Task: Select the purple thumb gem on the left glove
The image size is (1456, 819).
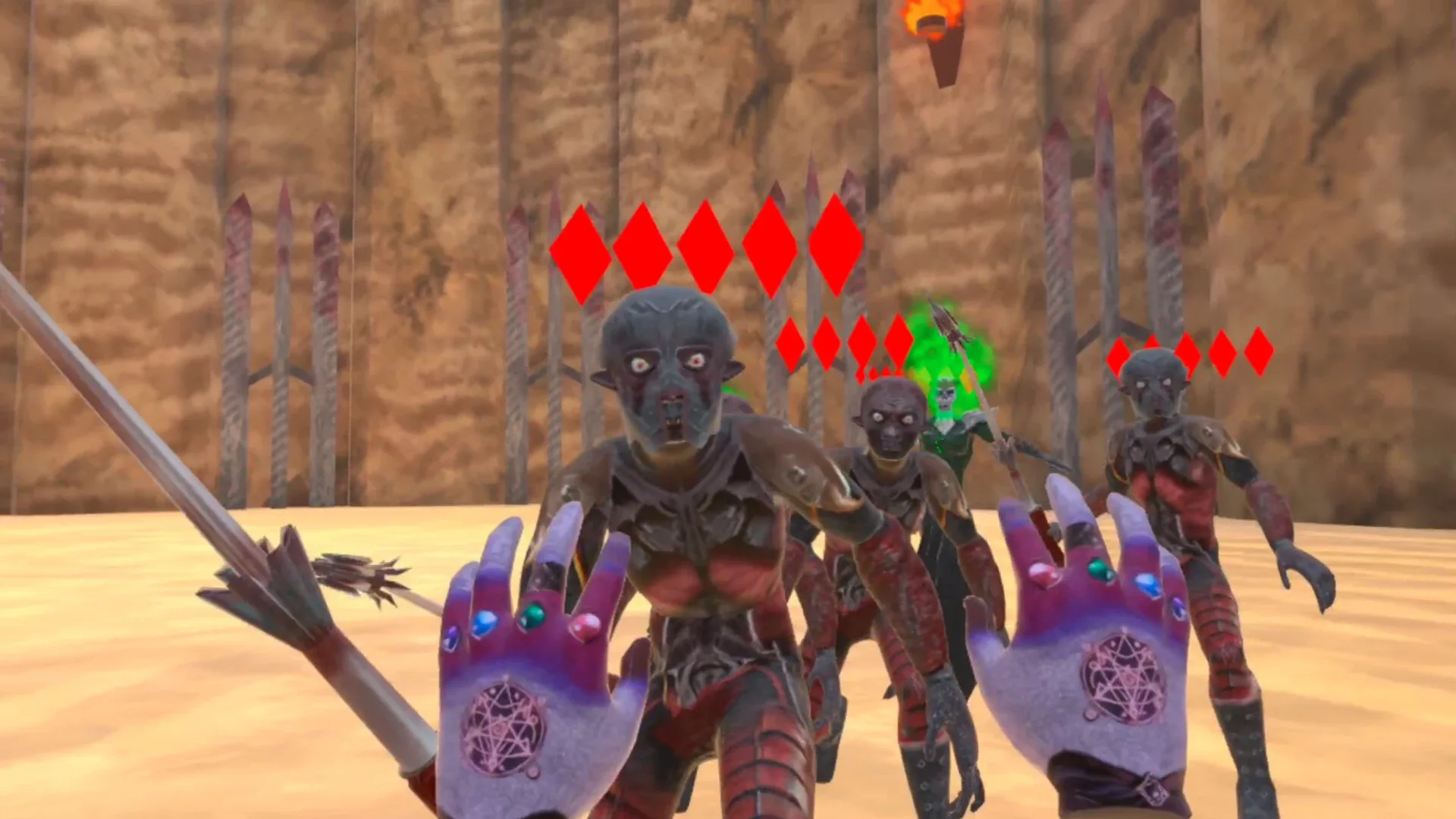Action: (x=450, y=637)
